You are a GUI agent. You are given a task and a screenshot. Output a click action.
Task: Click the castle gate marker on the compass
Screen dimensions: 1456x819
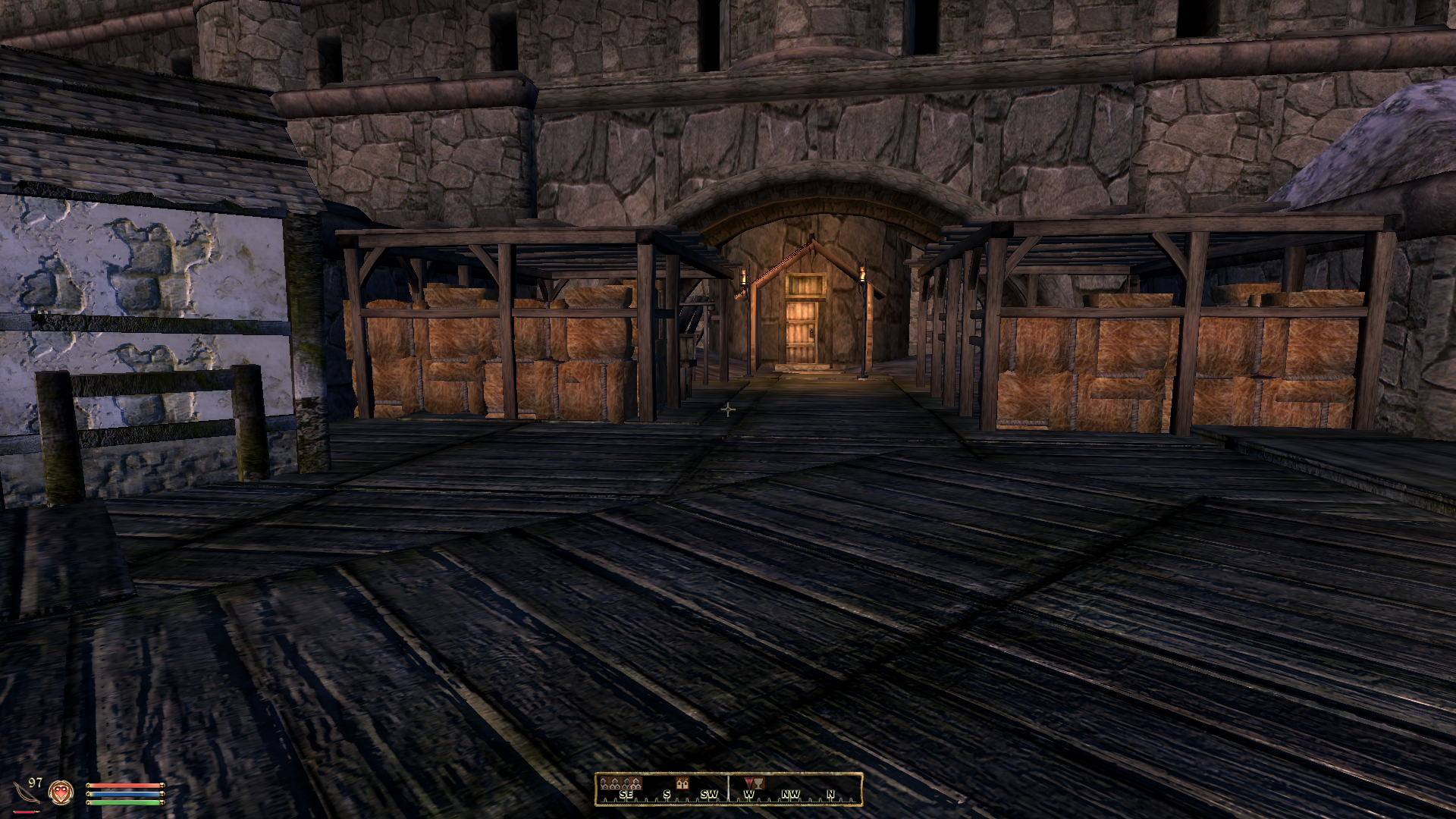coord(682,783)
